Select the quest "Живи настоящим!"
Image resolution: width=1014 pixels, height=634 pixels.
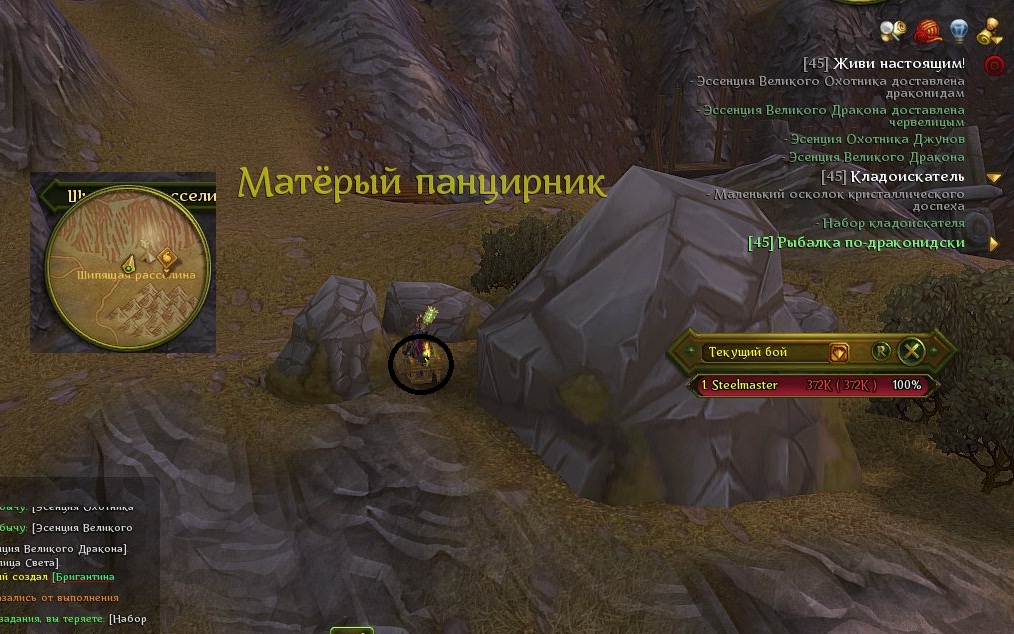point(883,64)
